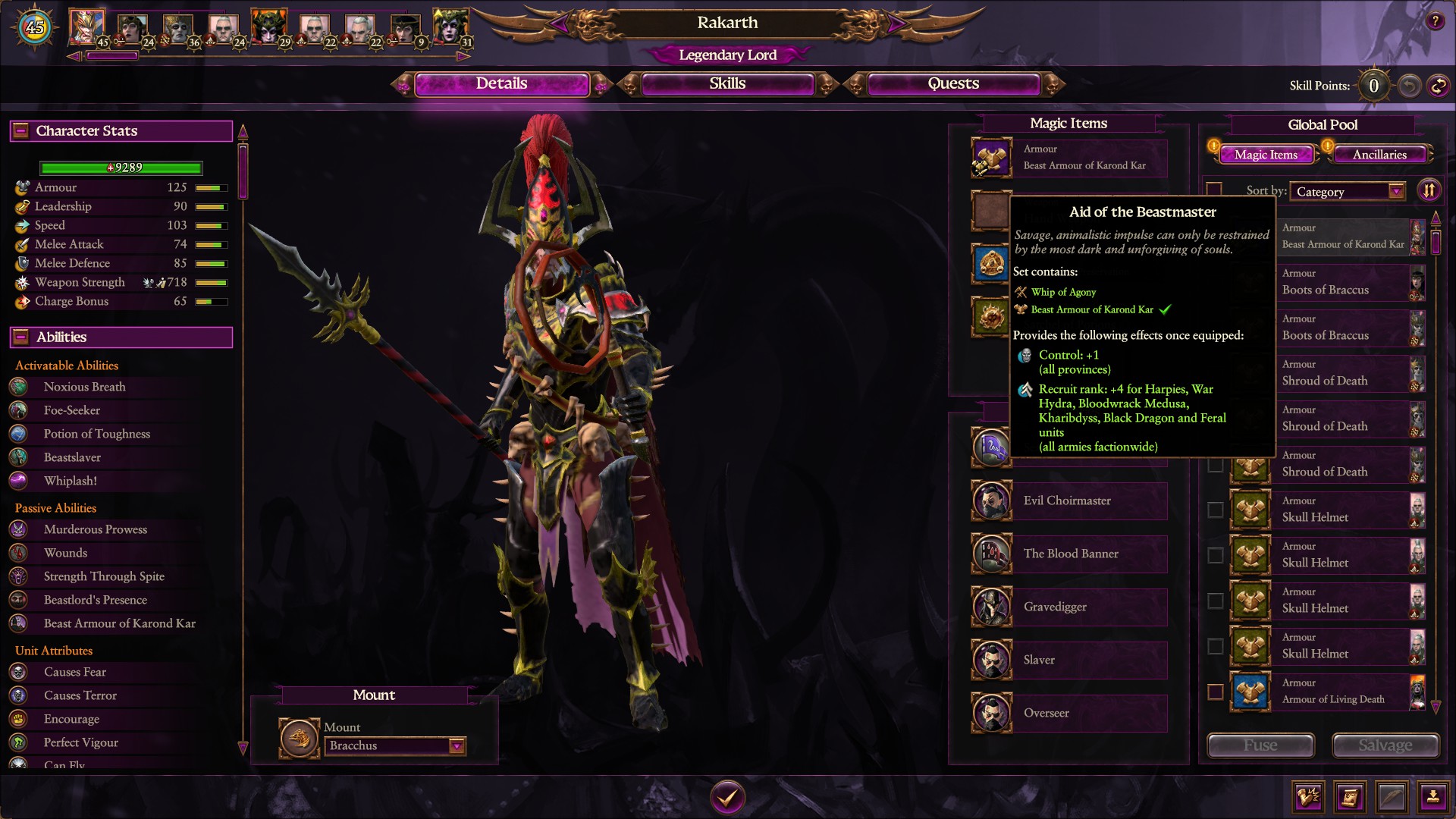The width and height of the screenshot is (1456, 819).
Task: Select the Gravedigger ancillary icon
Action: [x=991, y=607]
